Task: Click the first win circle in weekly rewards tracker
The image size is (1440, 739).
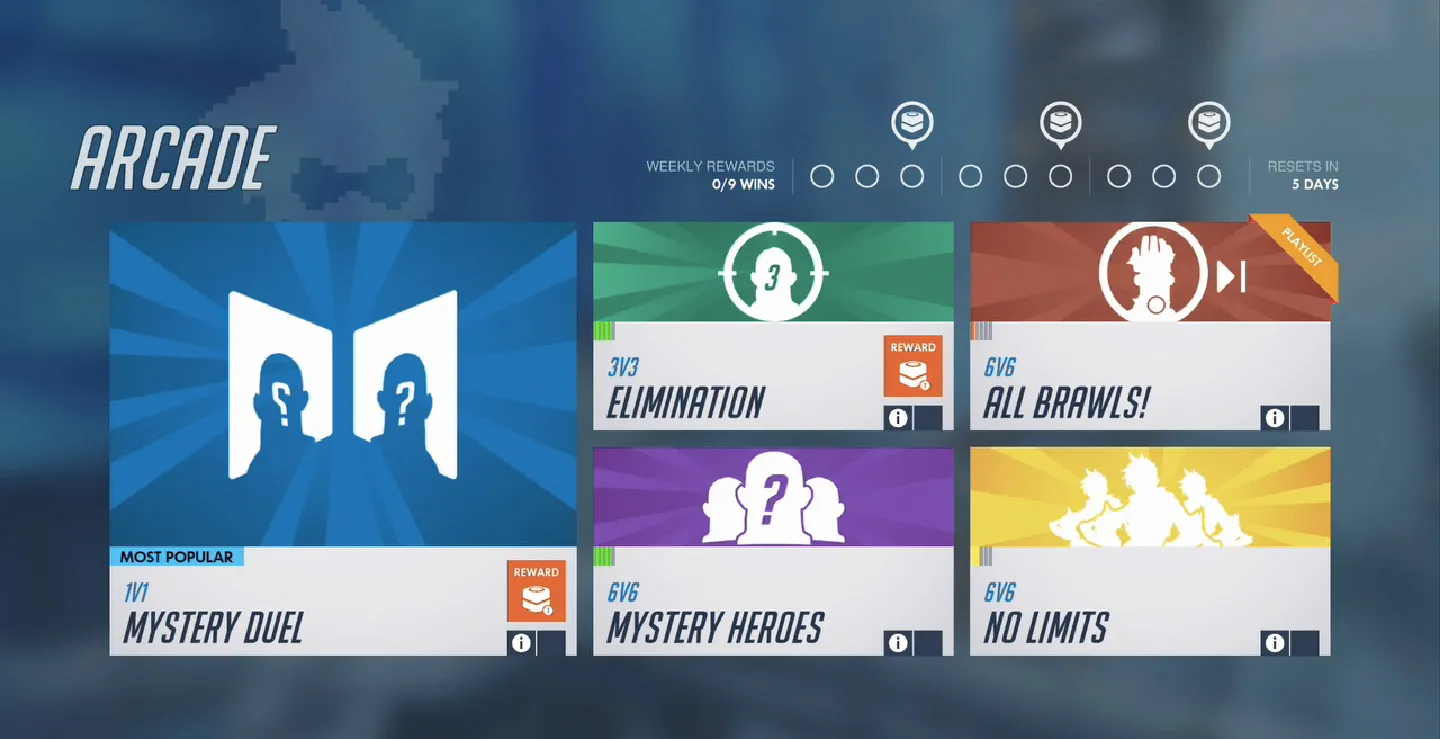Action: click(823, 174)
